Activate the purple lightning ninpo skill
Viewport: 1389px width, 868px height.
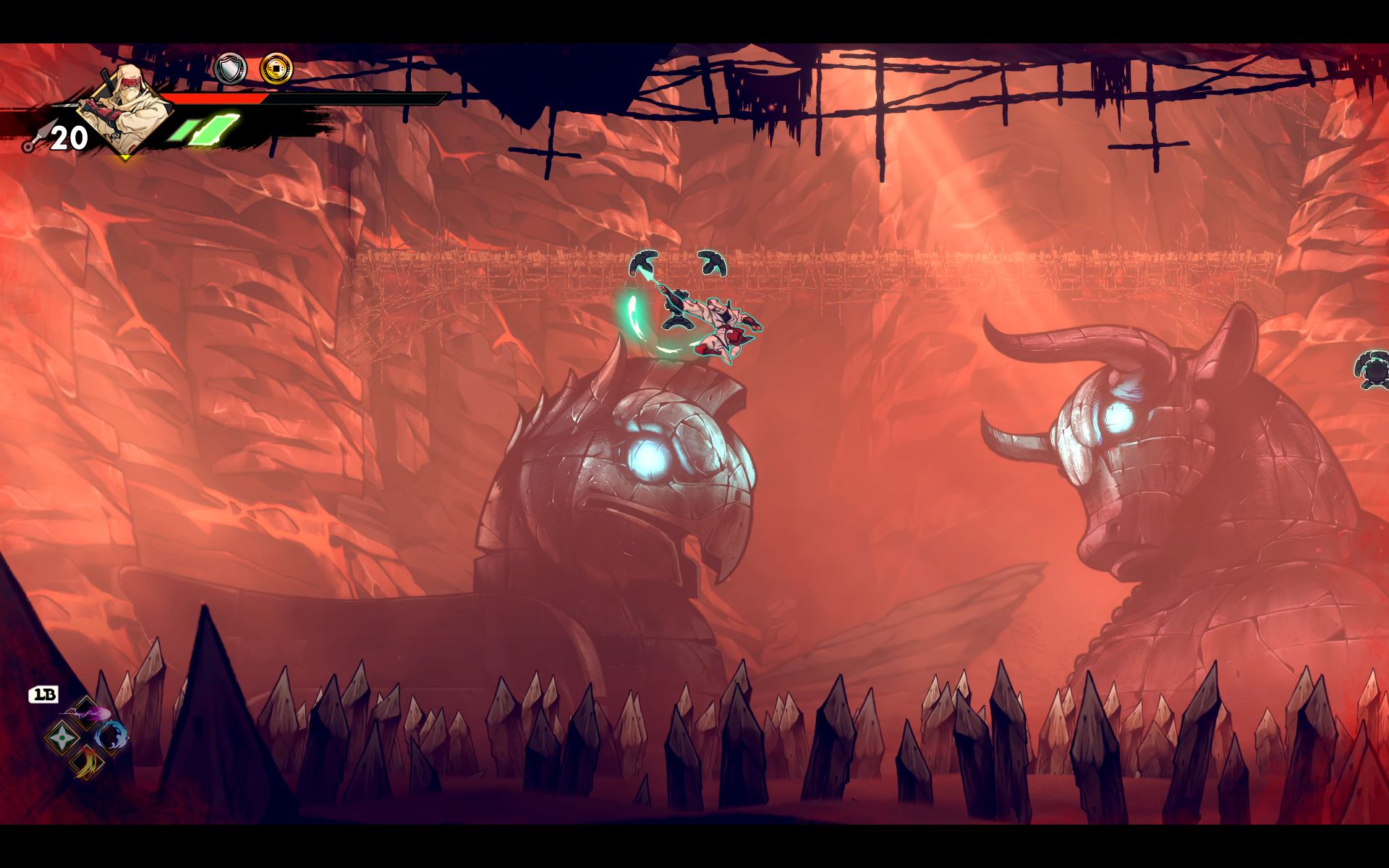coord(87,713)
